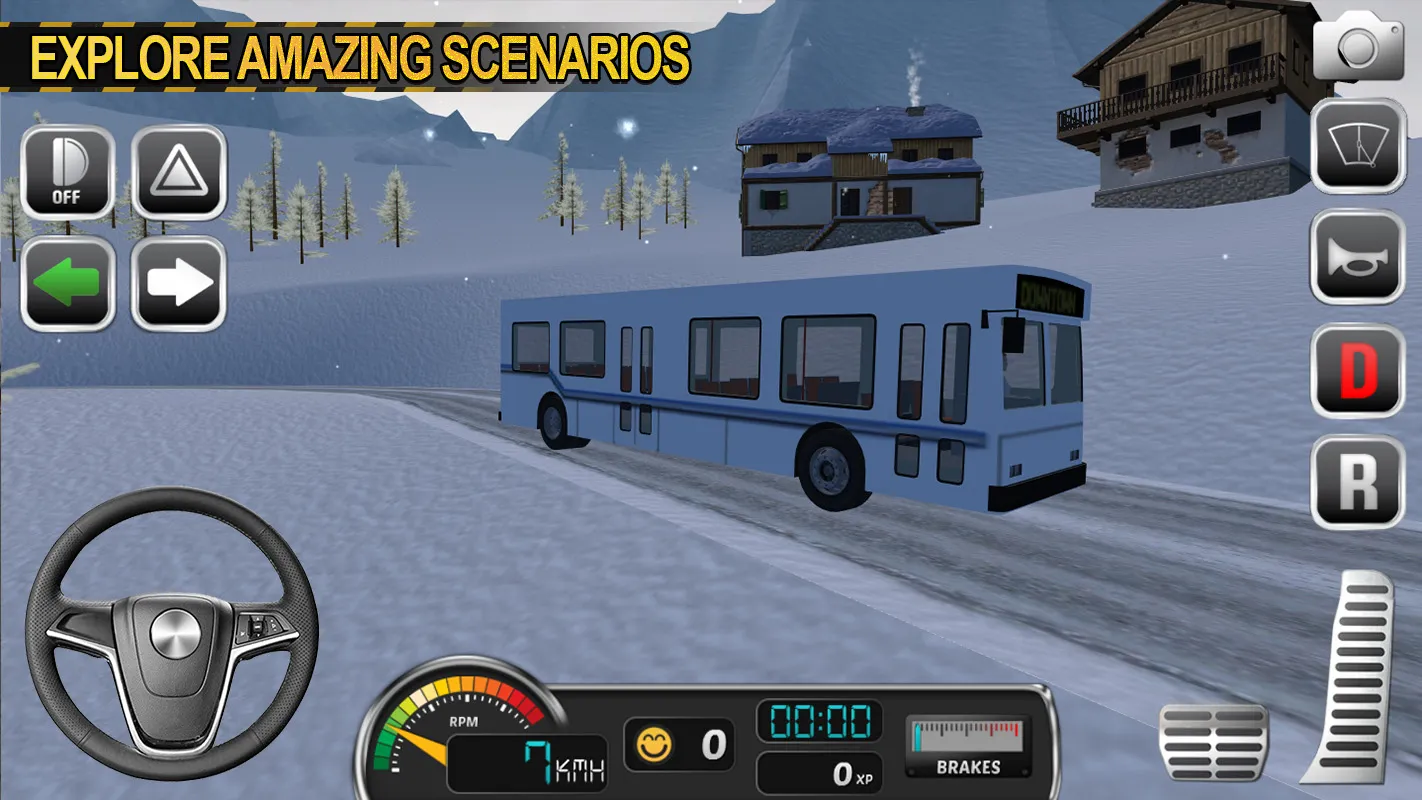The height and width of the screenshot is (800, 1422).
Task: Select the D drive gear
Action: (1355, 368)
